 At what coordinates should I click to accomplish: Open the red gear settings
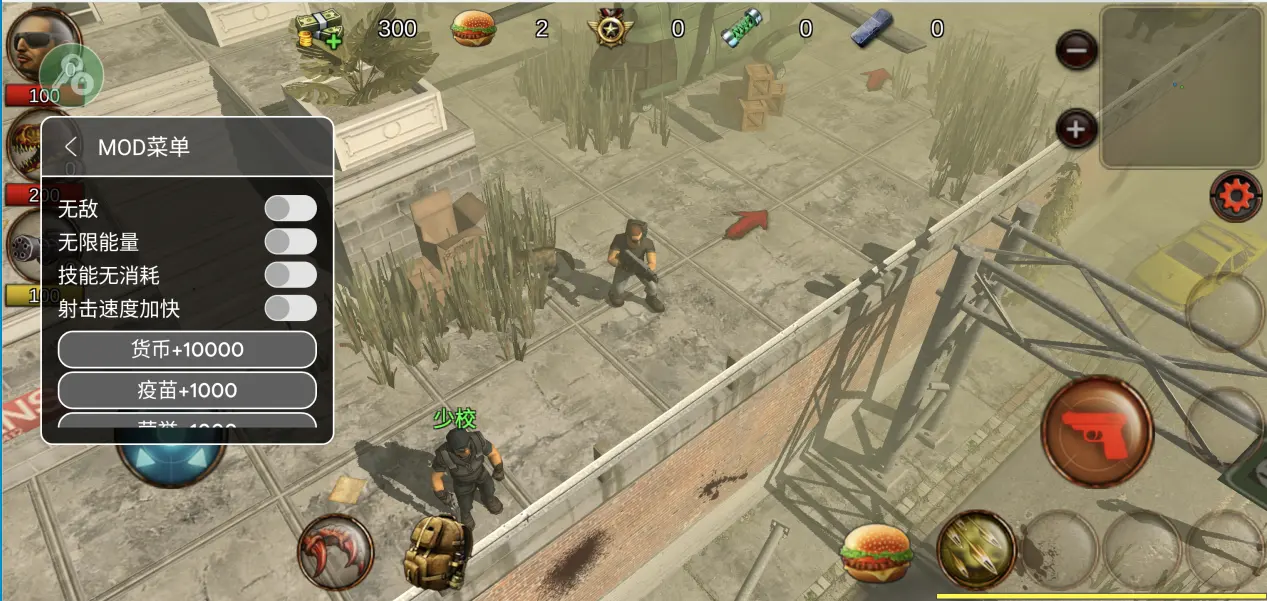tap(1236, 196)
